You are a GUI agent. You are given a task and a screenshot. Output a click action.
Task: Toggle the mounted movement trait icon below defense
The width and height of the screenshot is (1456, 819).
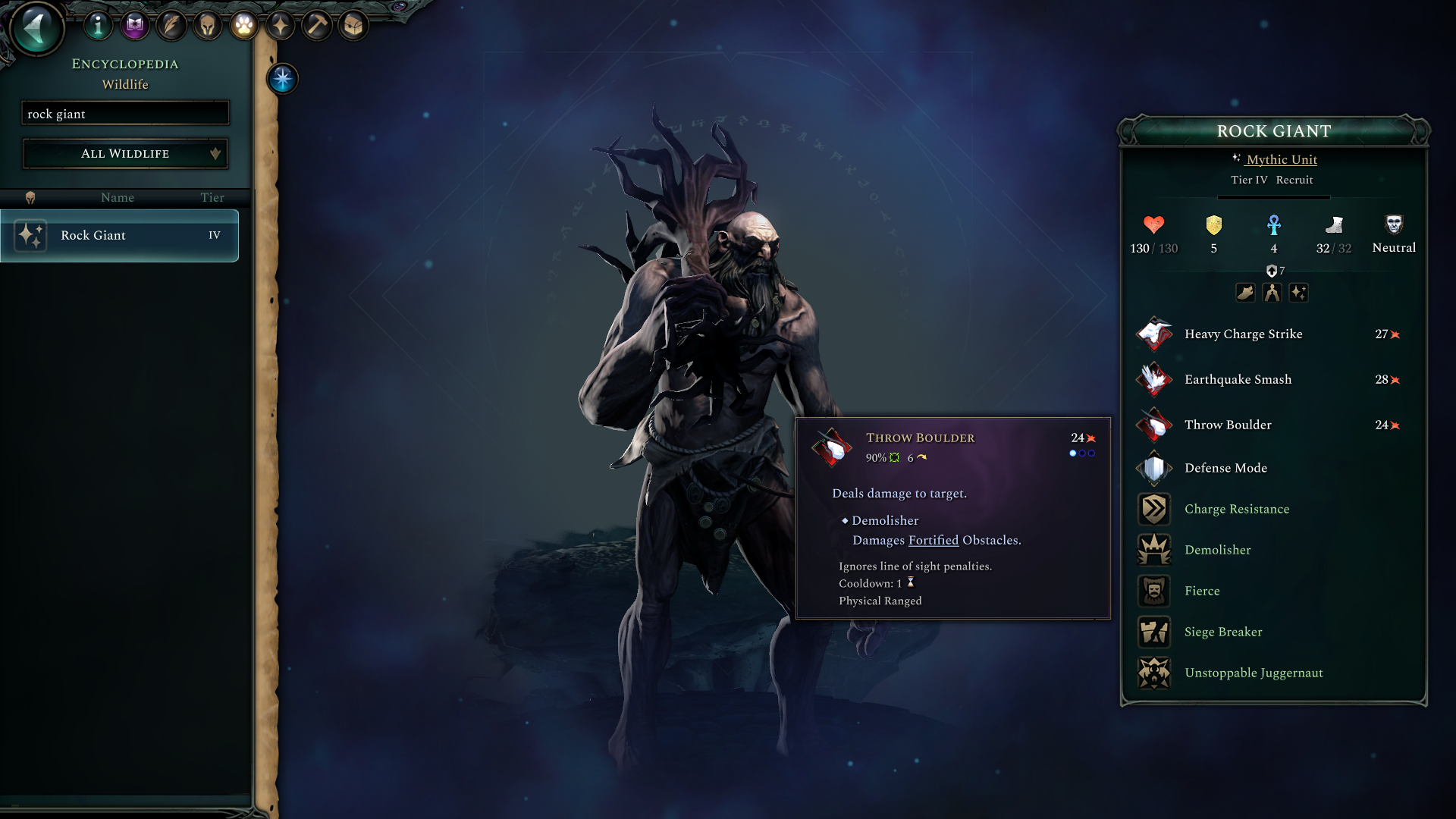click(1245, 293)
